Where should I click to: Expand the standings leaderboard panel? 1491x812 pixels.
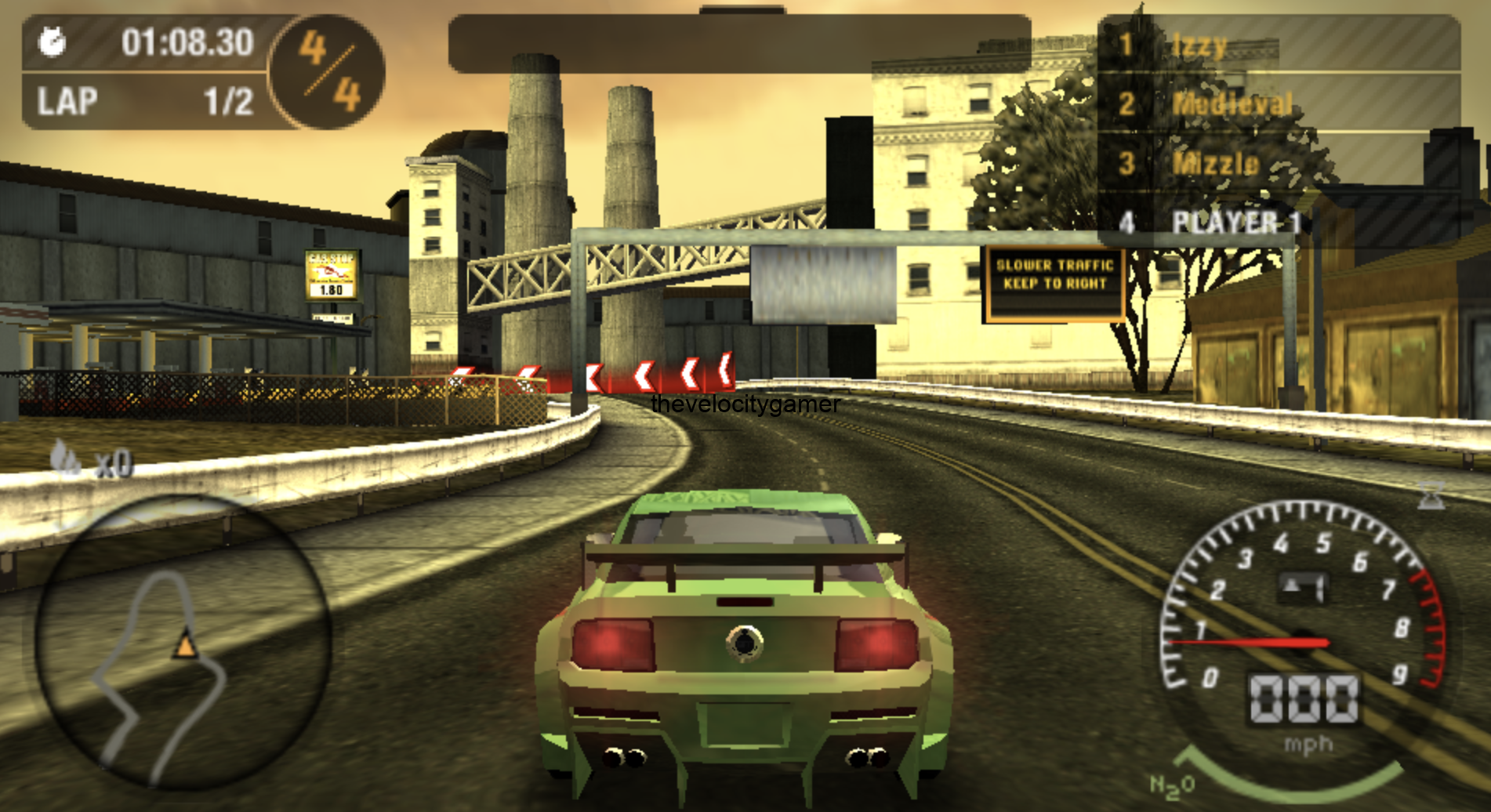[1286, 125]
